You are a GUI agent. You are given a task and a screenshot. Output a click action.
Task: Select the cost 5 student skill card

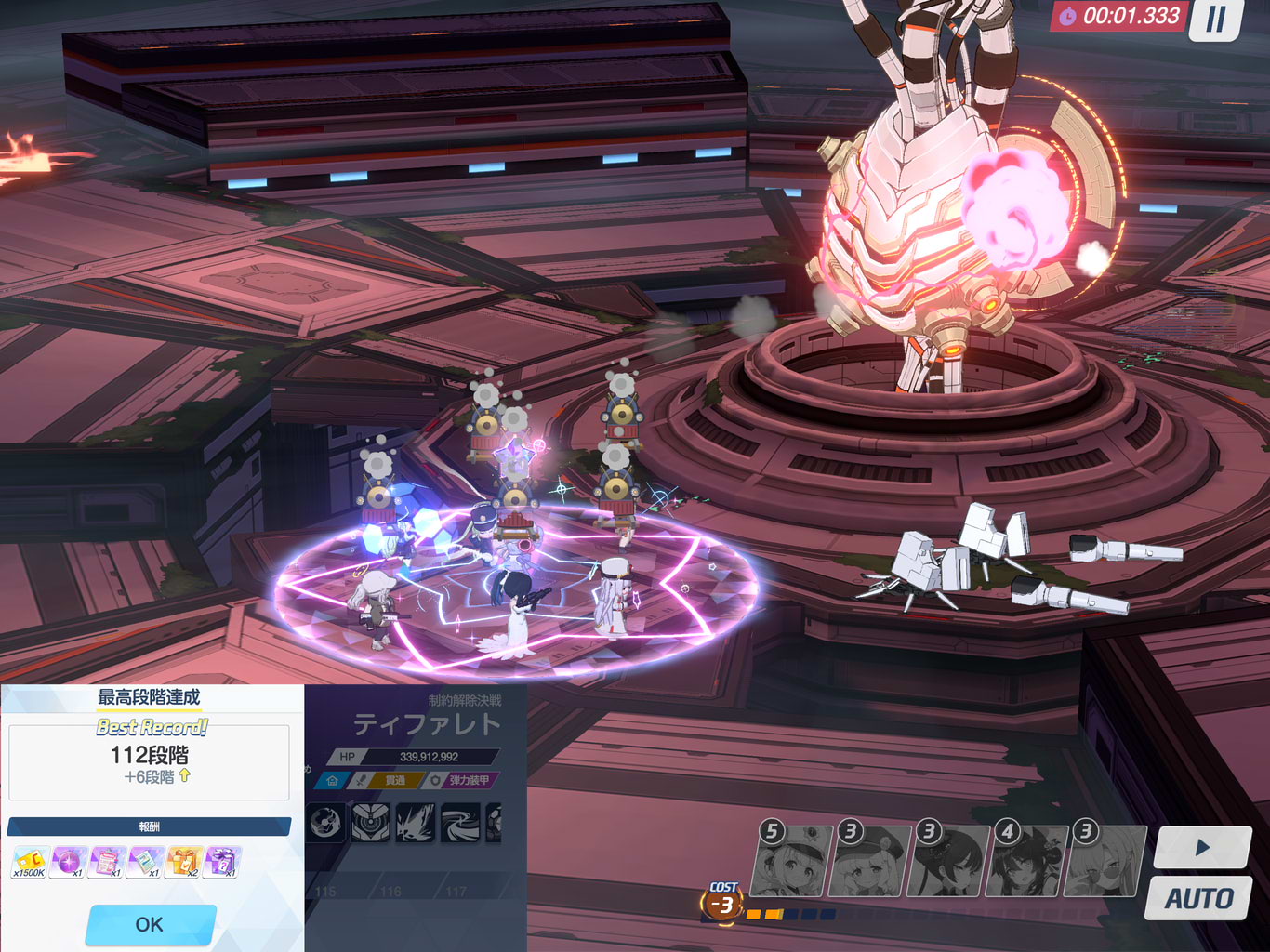click(794, 862)
